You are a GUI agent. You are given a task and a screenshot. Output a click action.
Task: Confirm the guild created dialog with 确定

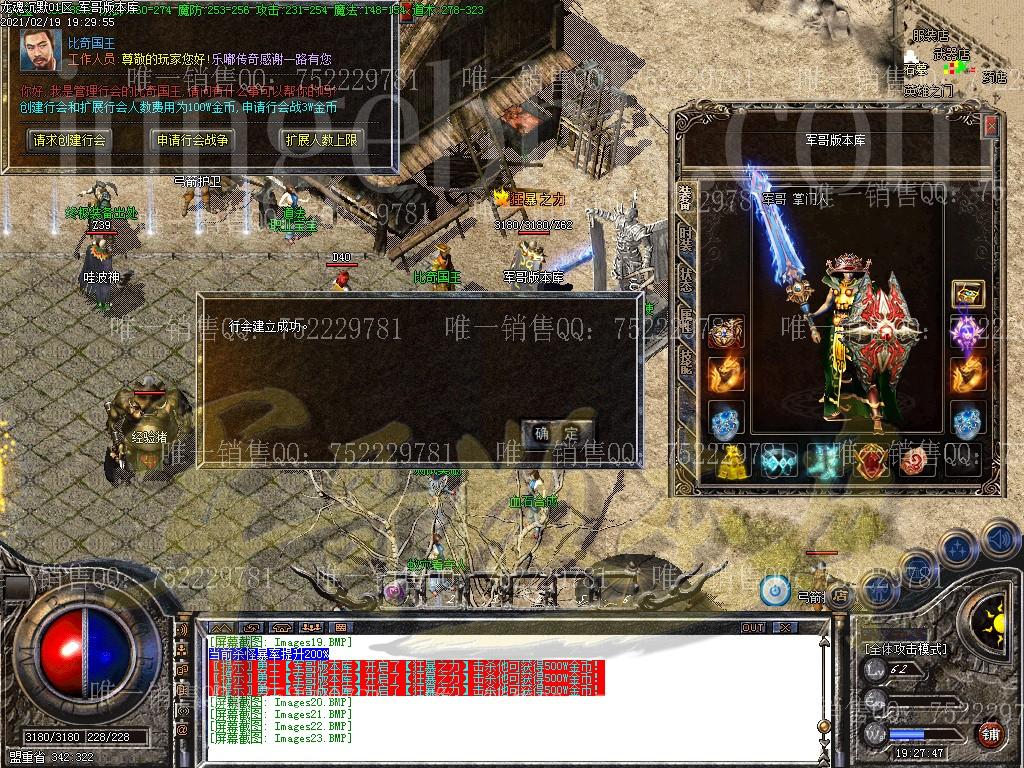pyautogui.click(x=556, y=433)
